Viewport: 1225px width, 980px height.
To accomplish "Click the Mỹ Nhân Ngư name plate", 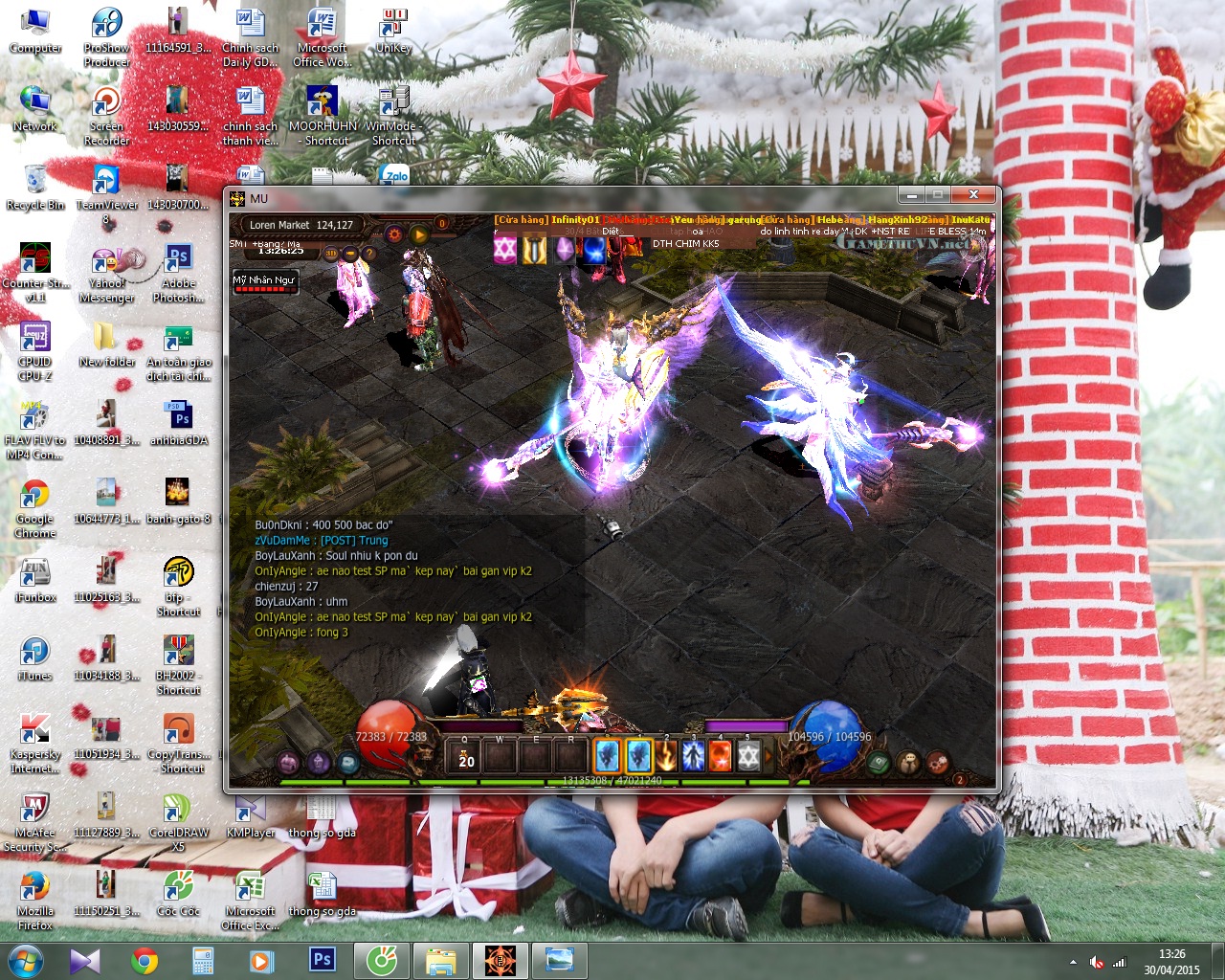I will pyautogui.click(x=264, y=281).
